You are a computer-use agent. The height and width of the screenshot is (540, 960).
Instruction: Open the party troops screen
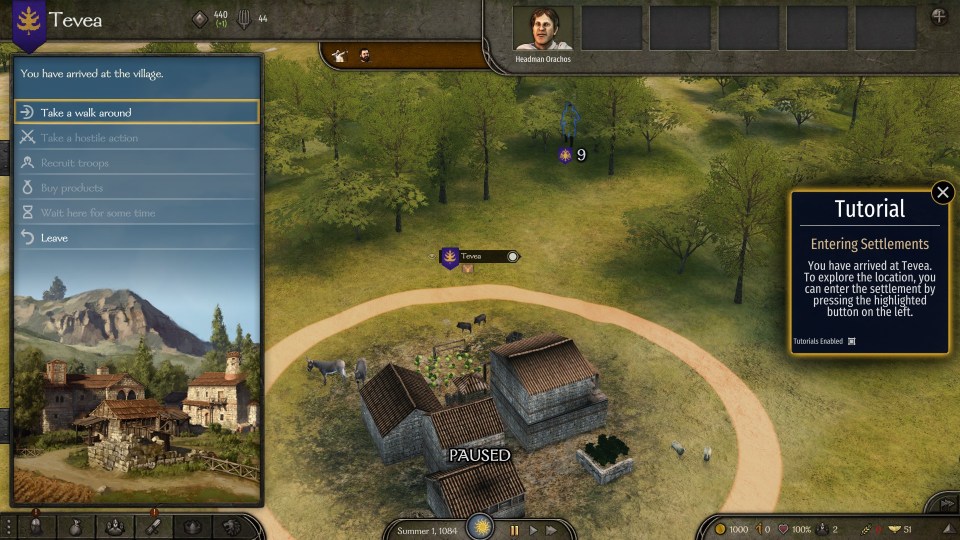pos(114,527)
